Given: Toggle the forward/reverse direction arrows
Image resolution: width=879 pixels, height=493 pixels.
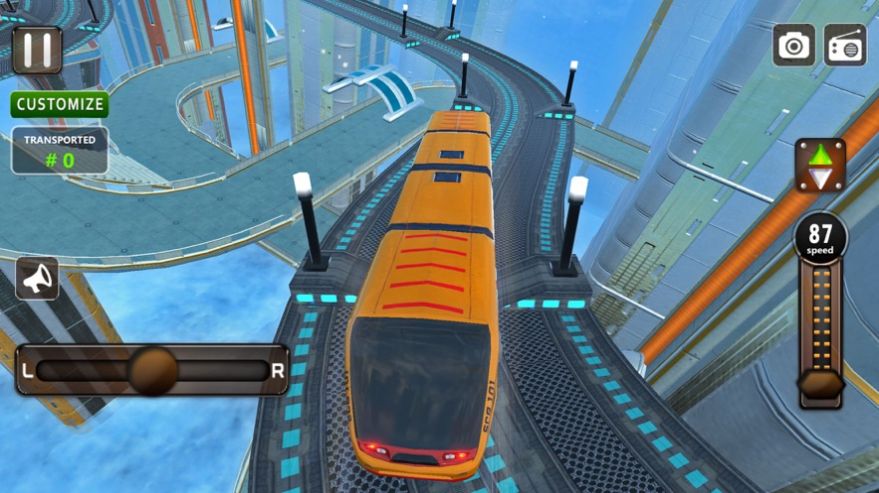Looking at the screenshot, I should (x=820, y=166).
